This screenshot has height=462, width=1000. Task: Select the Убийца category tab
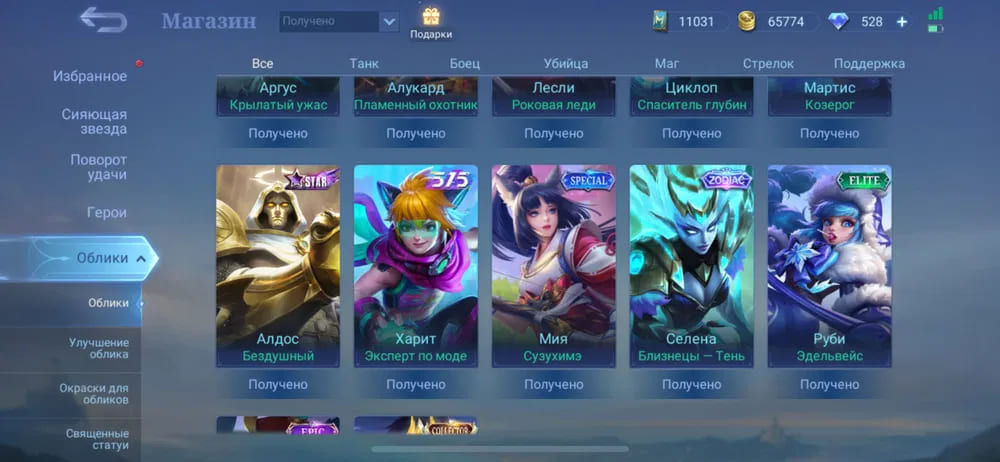[566, 63]
